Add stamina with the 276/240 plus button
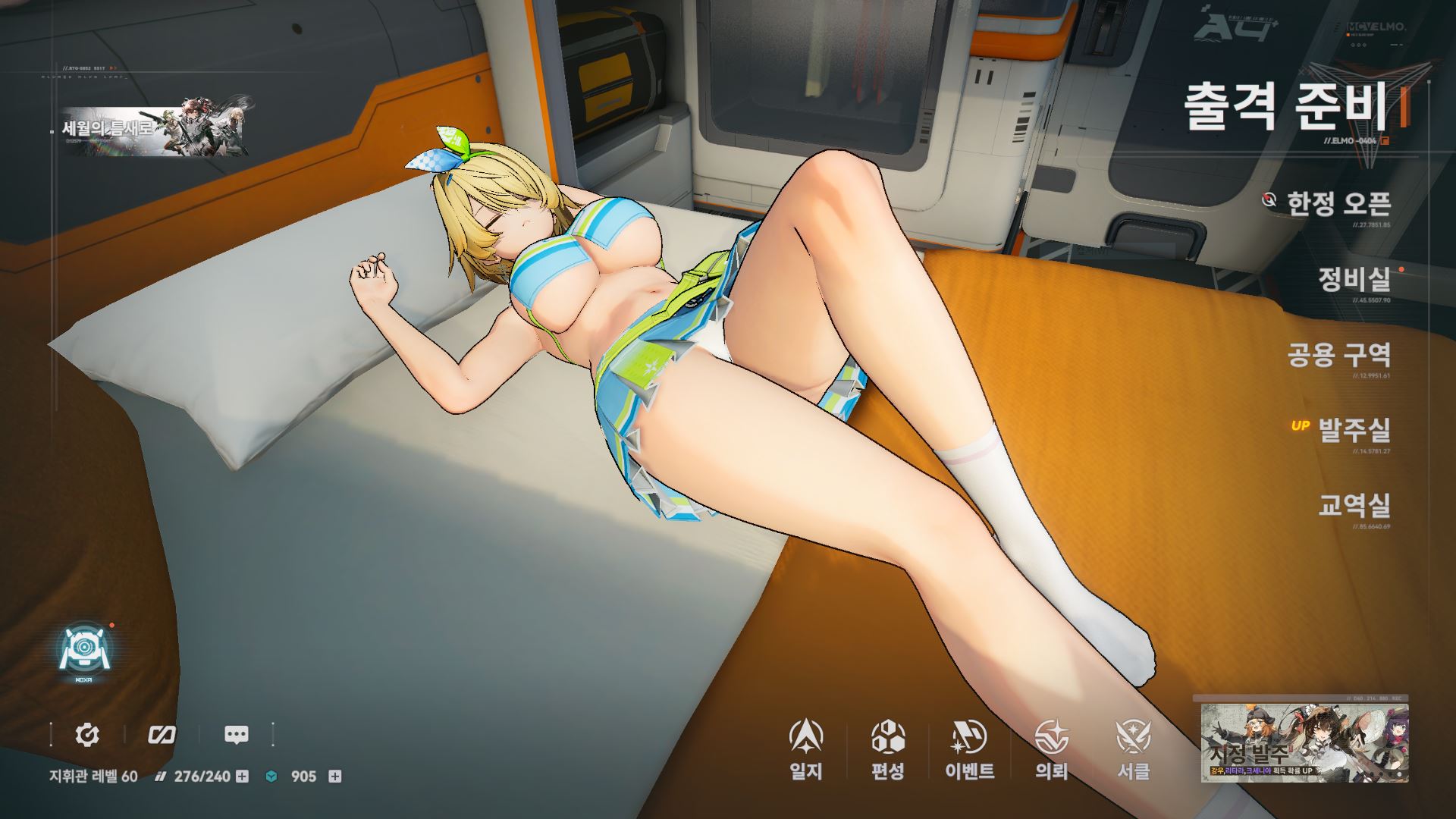Image resolution: width=1456 pixels, height=819 pixels. click(x=242, y=777)
